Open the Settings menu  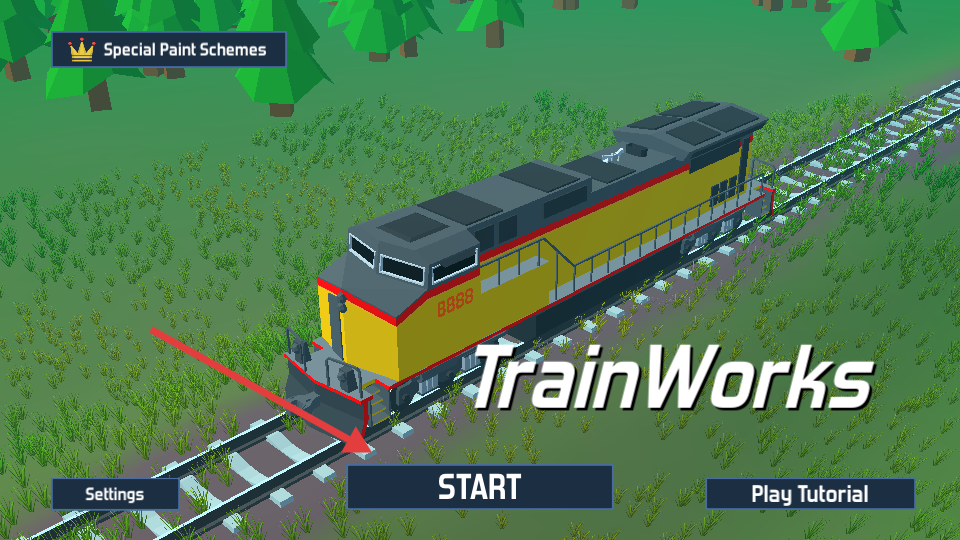pos(115,494)
